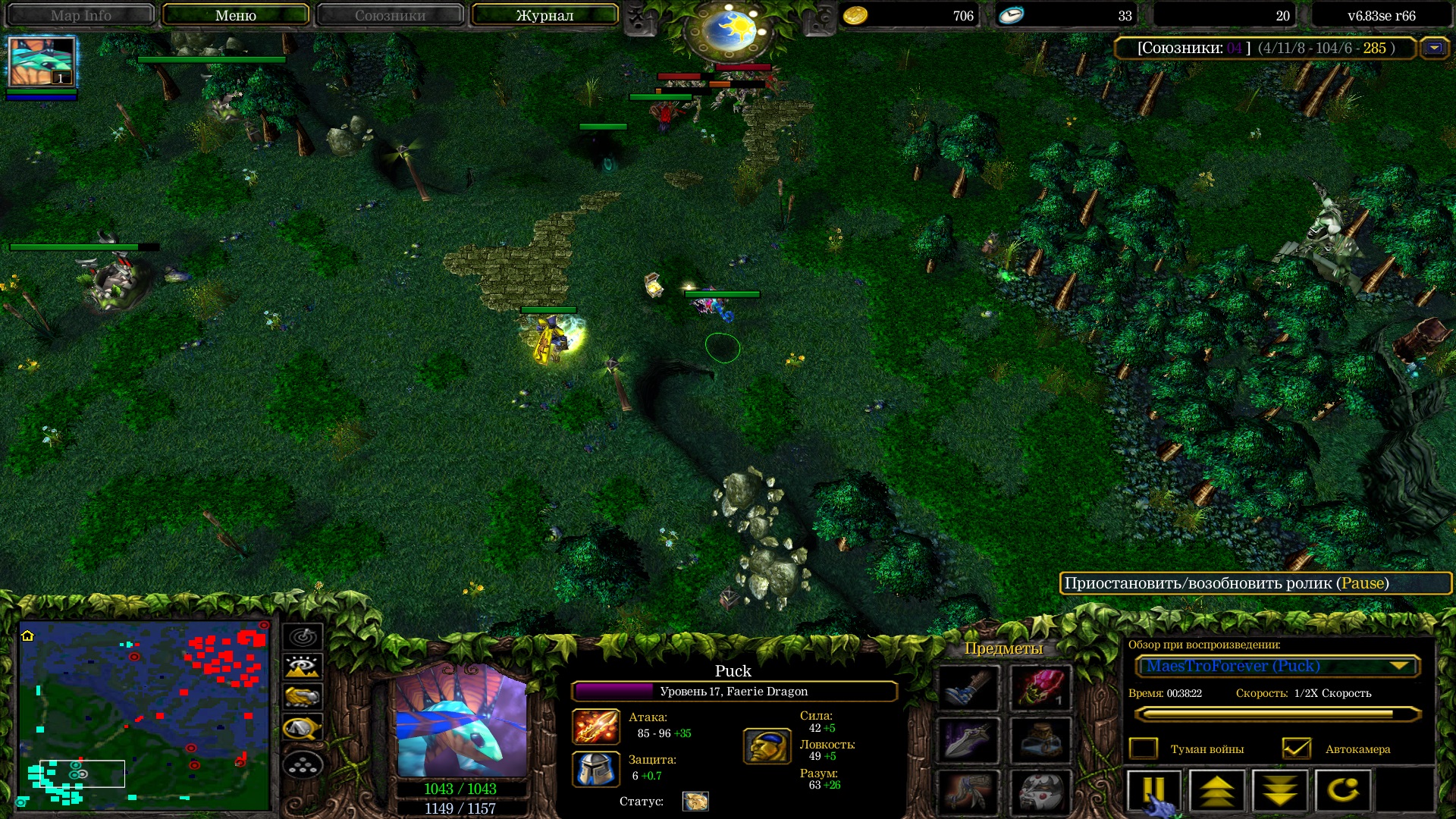Select the dagger item in inventory
This screenshot has height=819, width=1456.
pos(968,739)
